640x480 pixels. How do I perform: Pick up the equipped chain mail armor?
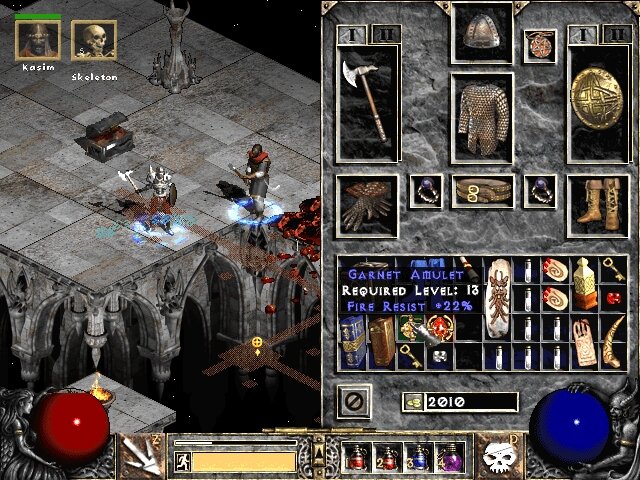click(x=482, y=118)
